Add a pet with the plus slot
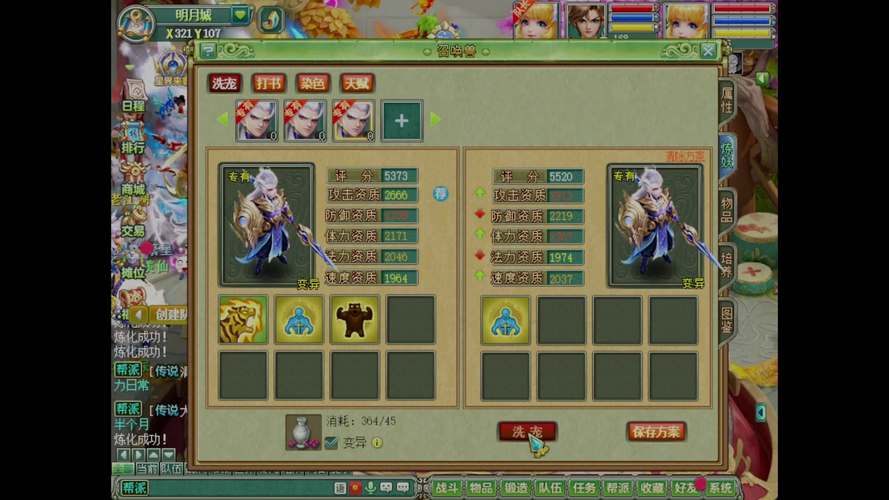 (x=402, y=120)
